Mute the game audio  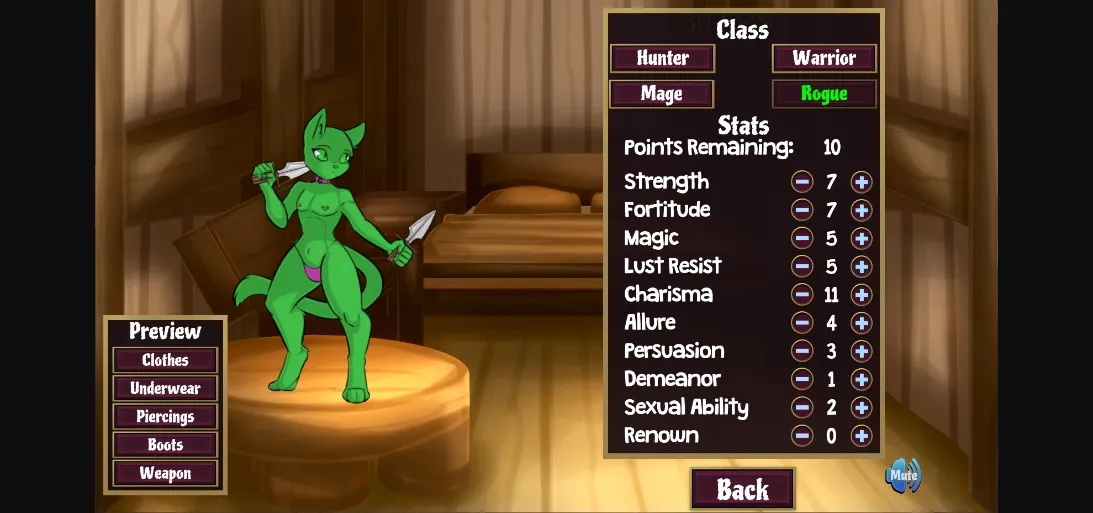pyautogui.click(x=903, y=475)
